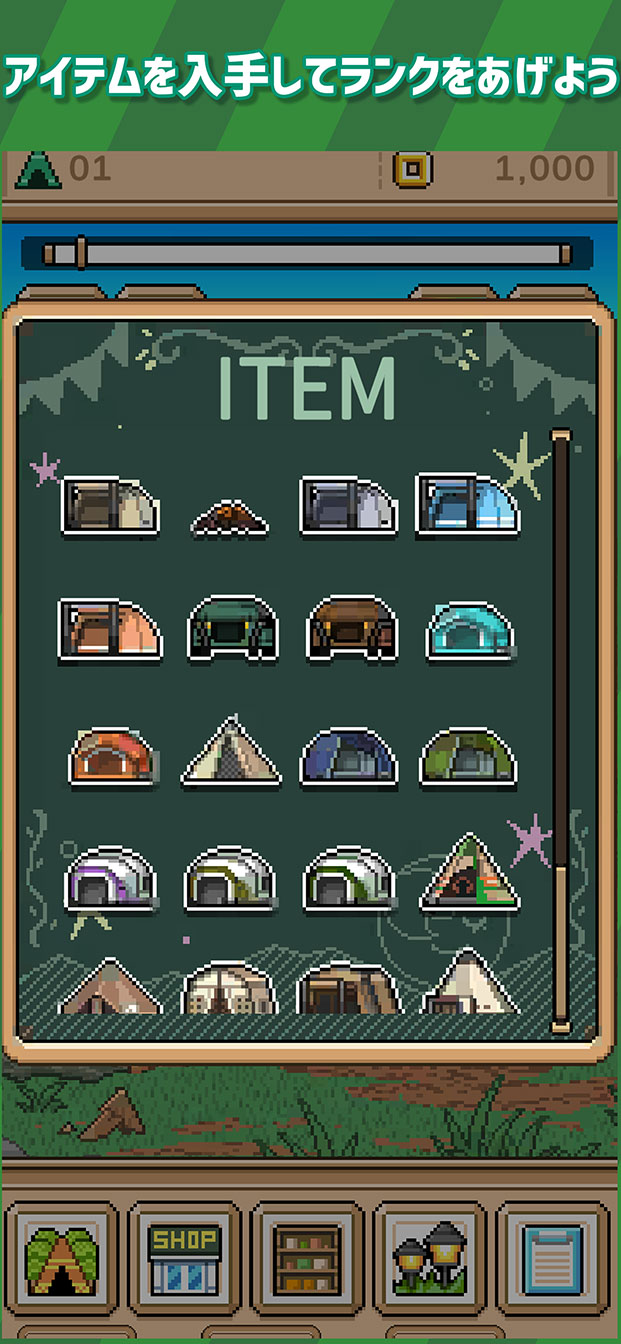
Task: Open the item shelf menu
Action: [x=308, y=1258]
